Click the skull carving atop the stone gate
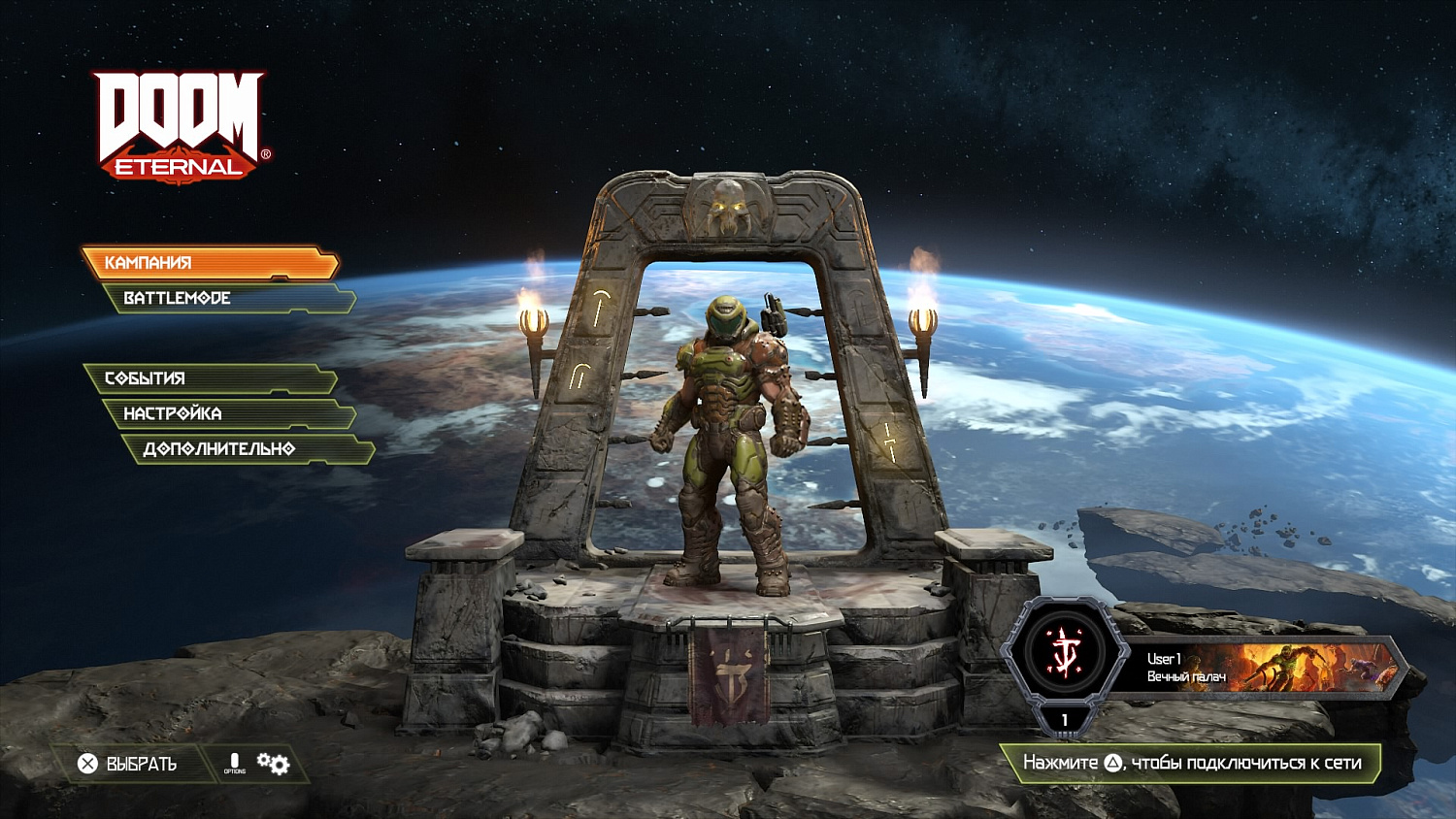Screen dimensions: 1456x819 (x=727, y=209)
